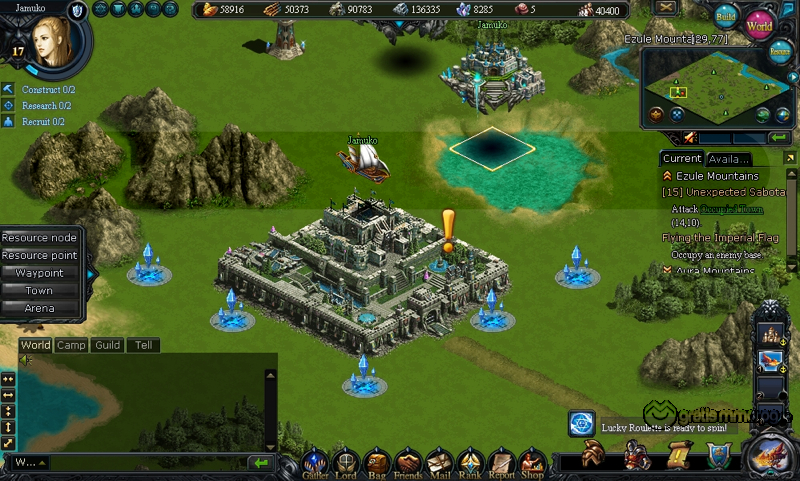Switch chat to the Camp tab
Screen dimensions: 800x481
71,345
